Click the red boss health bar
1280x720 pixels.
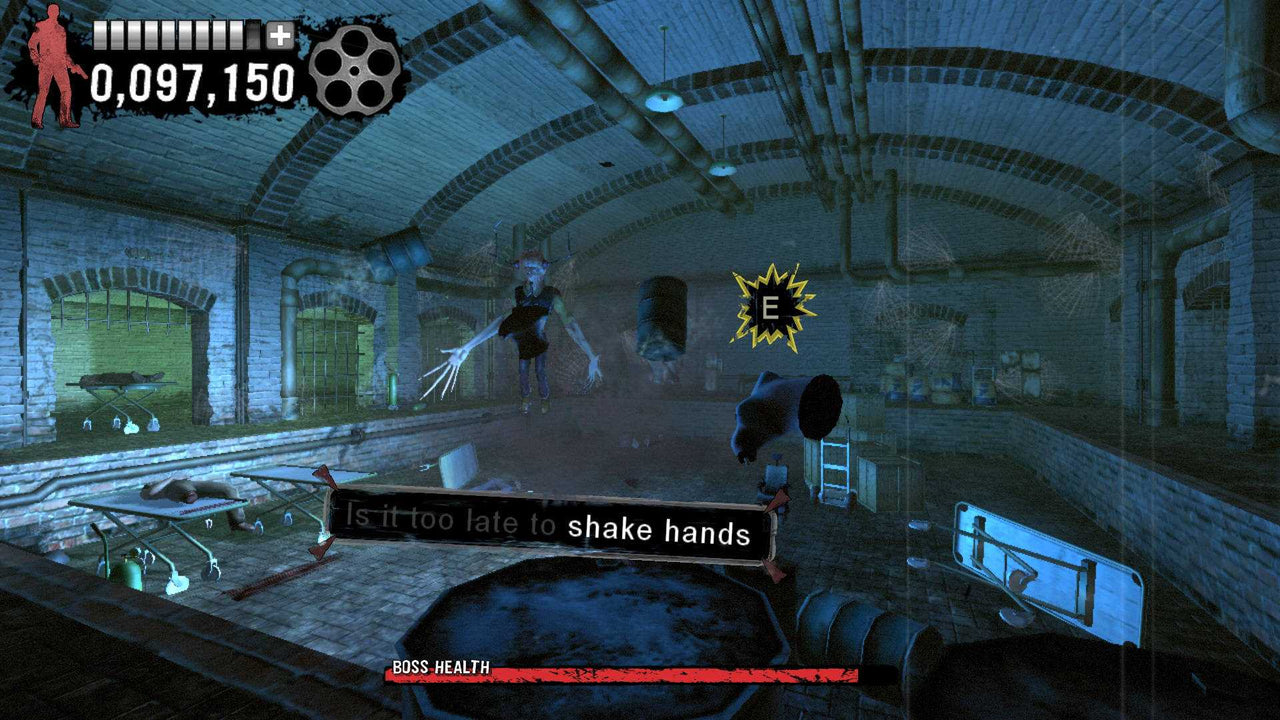pos(680,671)
